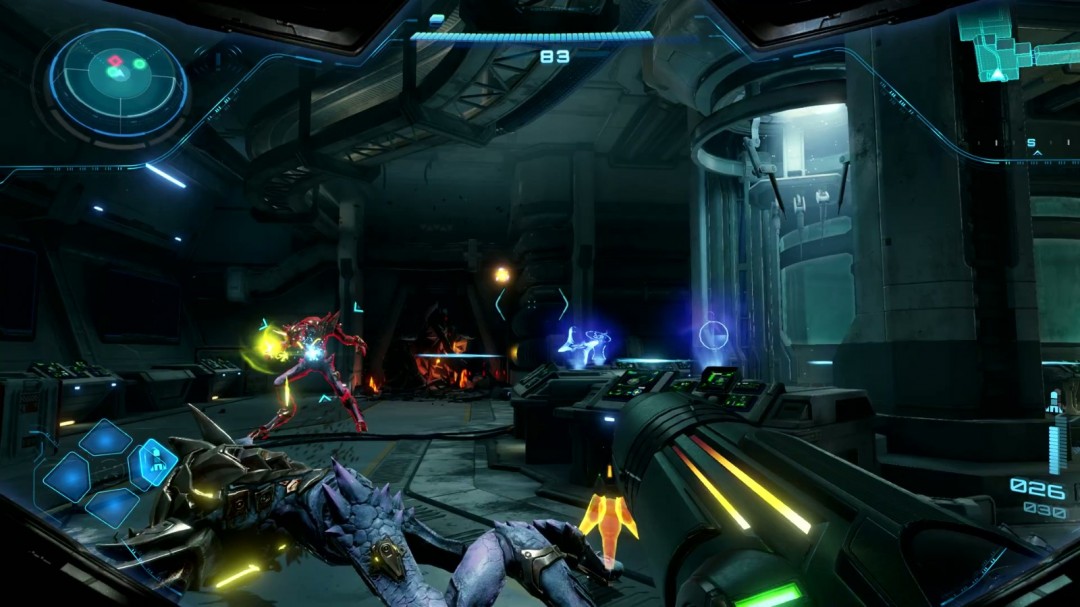The height and width of the screenshot is (607, 1080).
Task: Click the missile icon above the ammo gauge
Action: 1052,404
